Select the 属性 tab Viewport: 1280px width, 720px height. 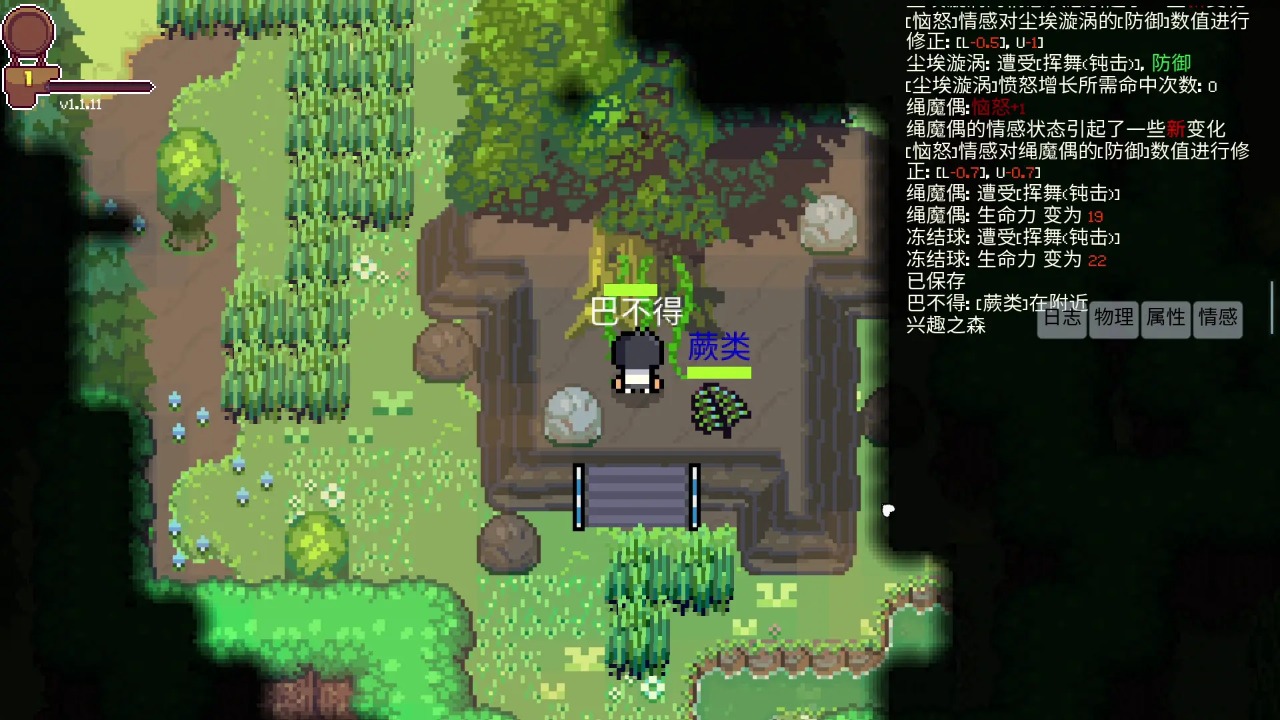(x=1166, y=319)
